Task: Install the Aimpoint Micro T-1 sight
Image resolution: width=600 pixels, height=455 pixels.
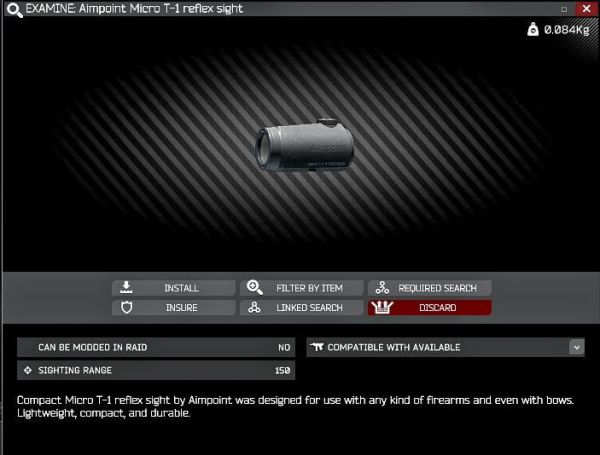Action: 173,288
